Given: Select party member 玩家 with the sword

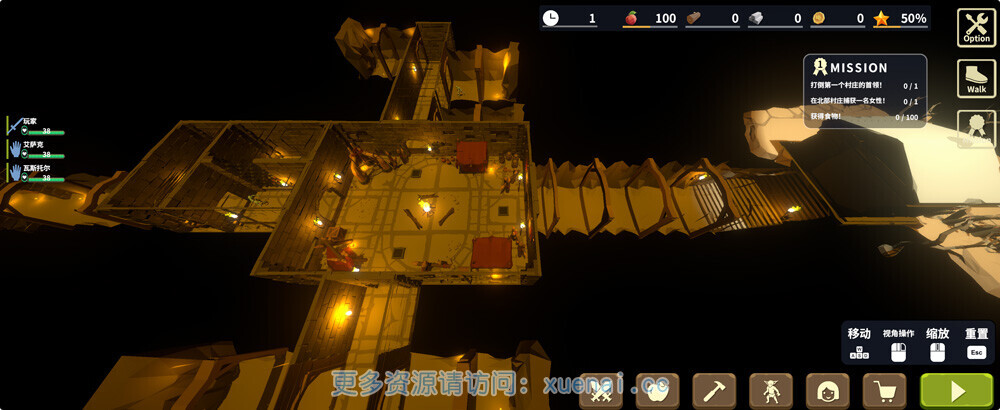Looking at the screenshot, I should (36, 126).
